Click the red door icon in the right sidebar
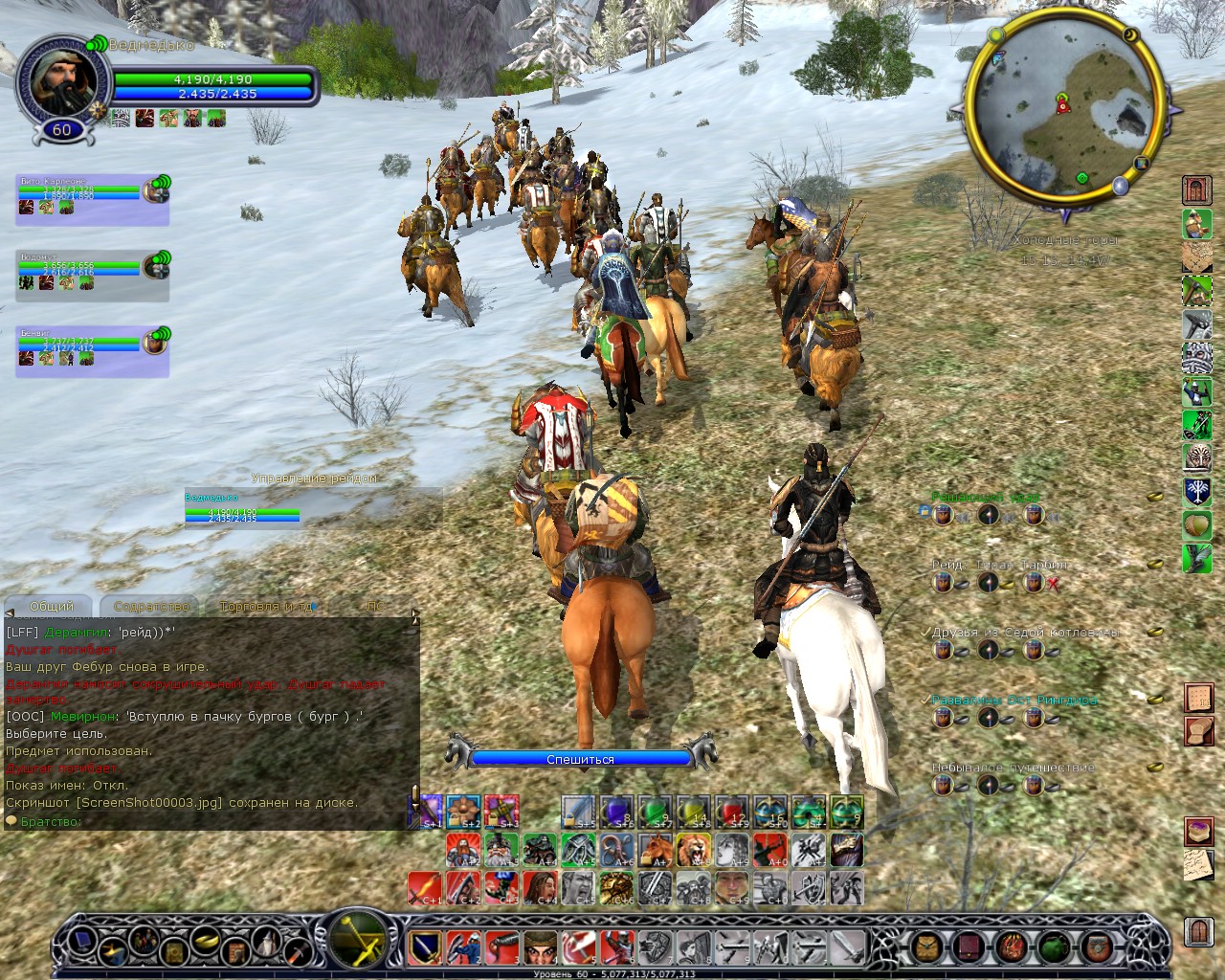 click(1196, 189)
